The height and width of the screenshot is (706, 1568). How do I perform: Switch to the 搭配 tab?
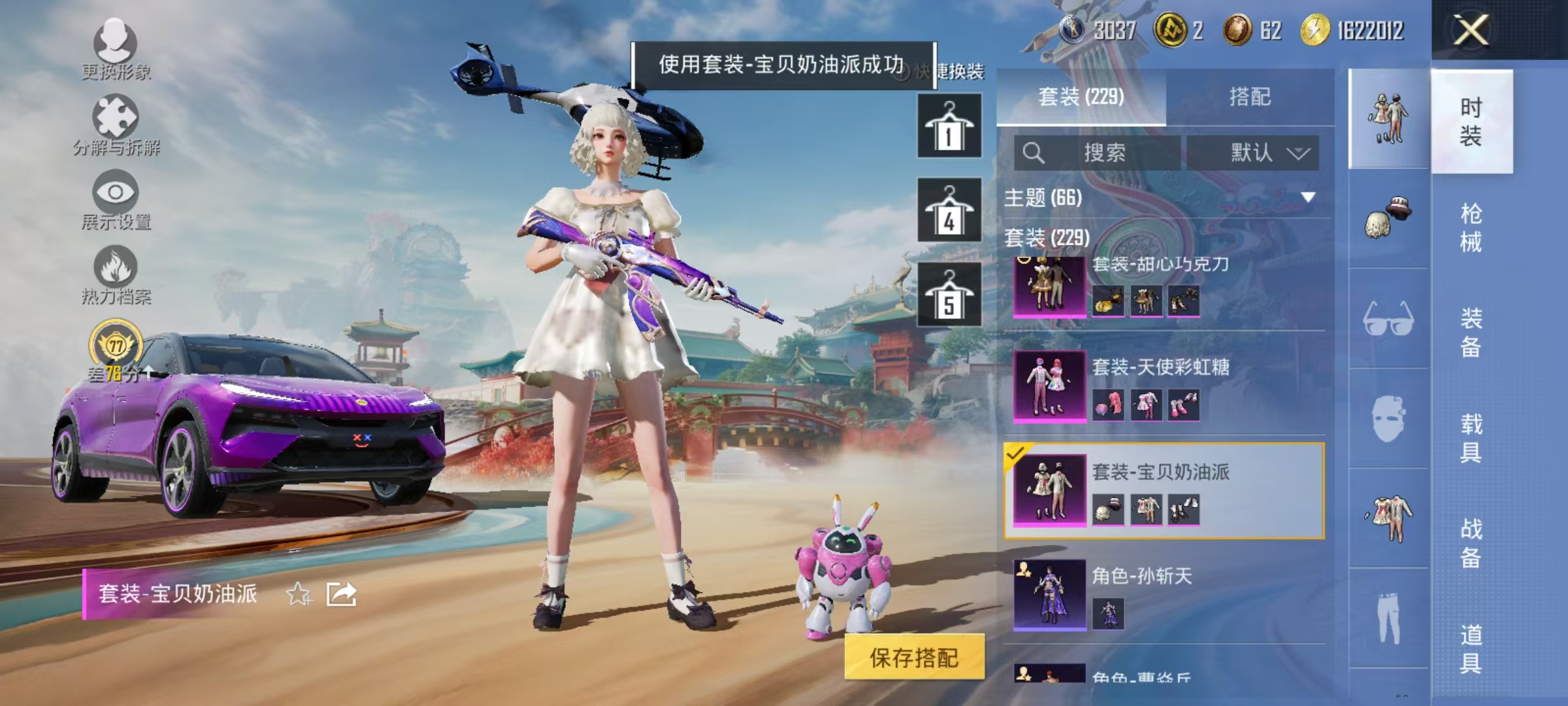1258,97
